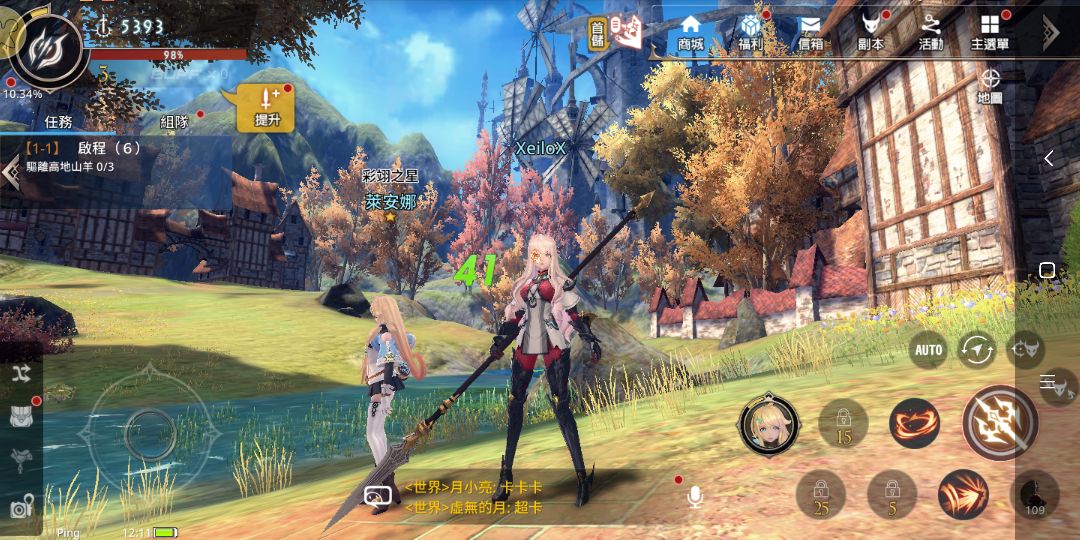Open the 商城 shop
The height and width of the screenshot is (540, 1080).
(690, 32)
